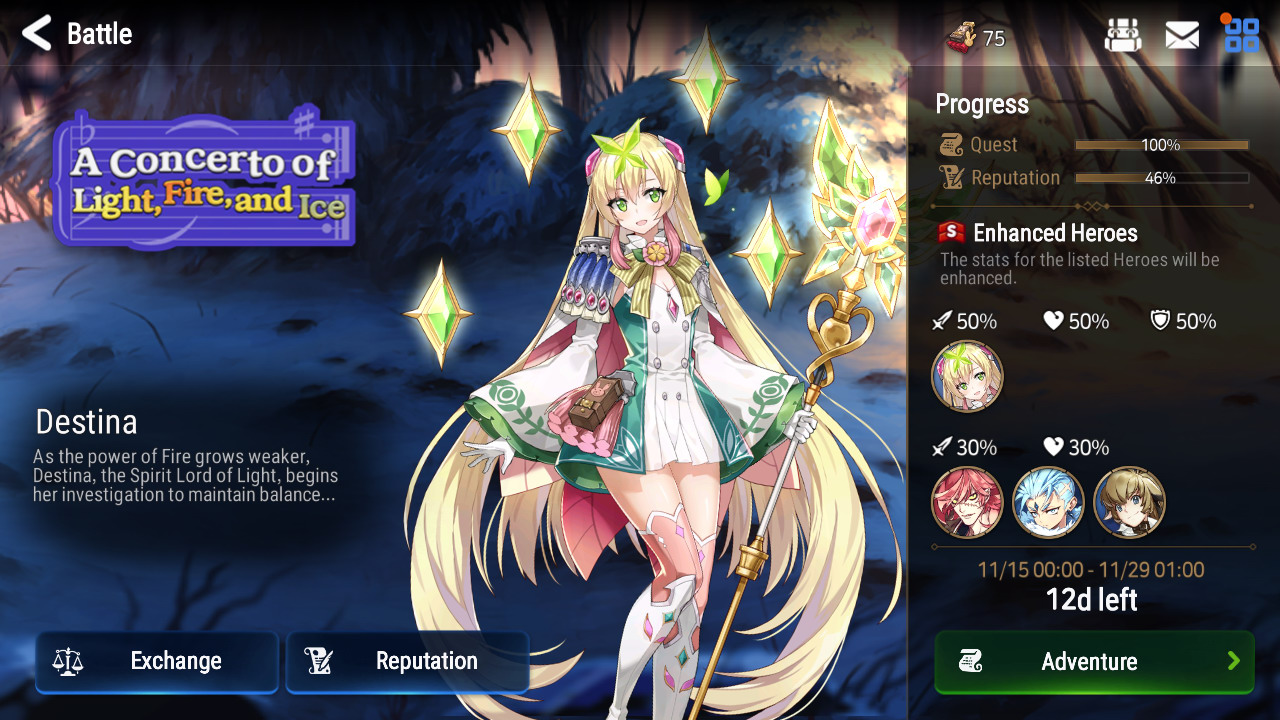Screen dimensions: 1280x720
Task: Go back from the Battle screen
Action: tap(37, 34)
